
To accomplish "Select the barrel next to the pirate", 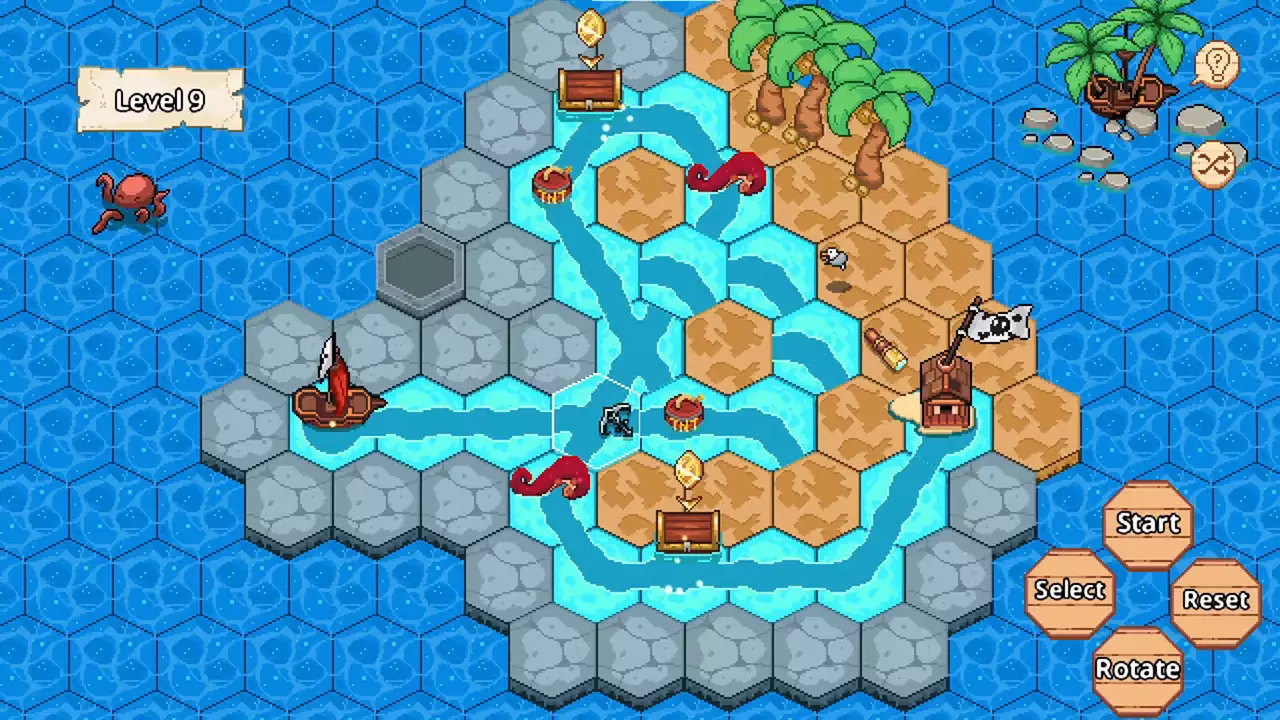I will click(685, 413).
